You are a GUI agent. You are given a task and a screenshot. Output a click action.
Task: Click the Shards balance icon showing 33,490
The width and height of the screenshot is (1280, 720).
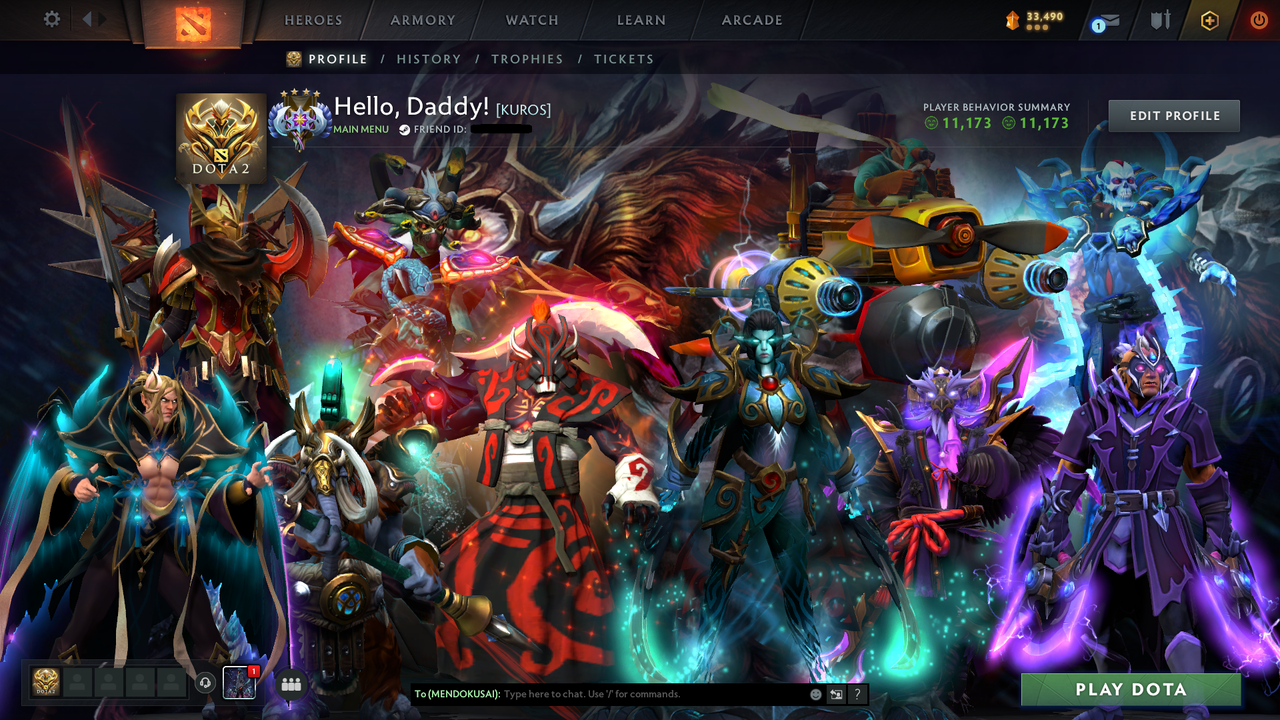click(x=1013, y=17)
